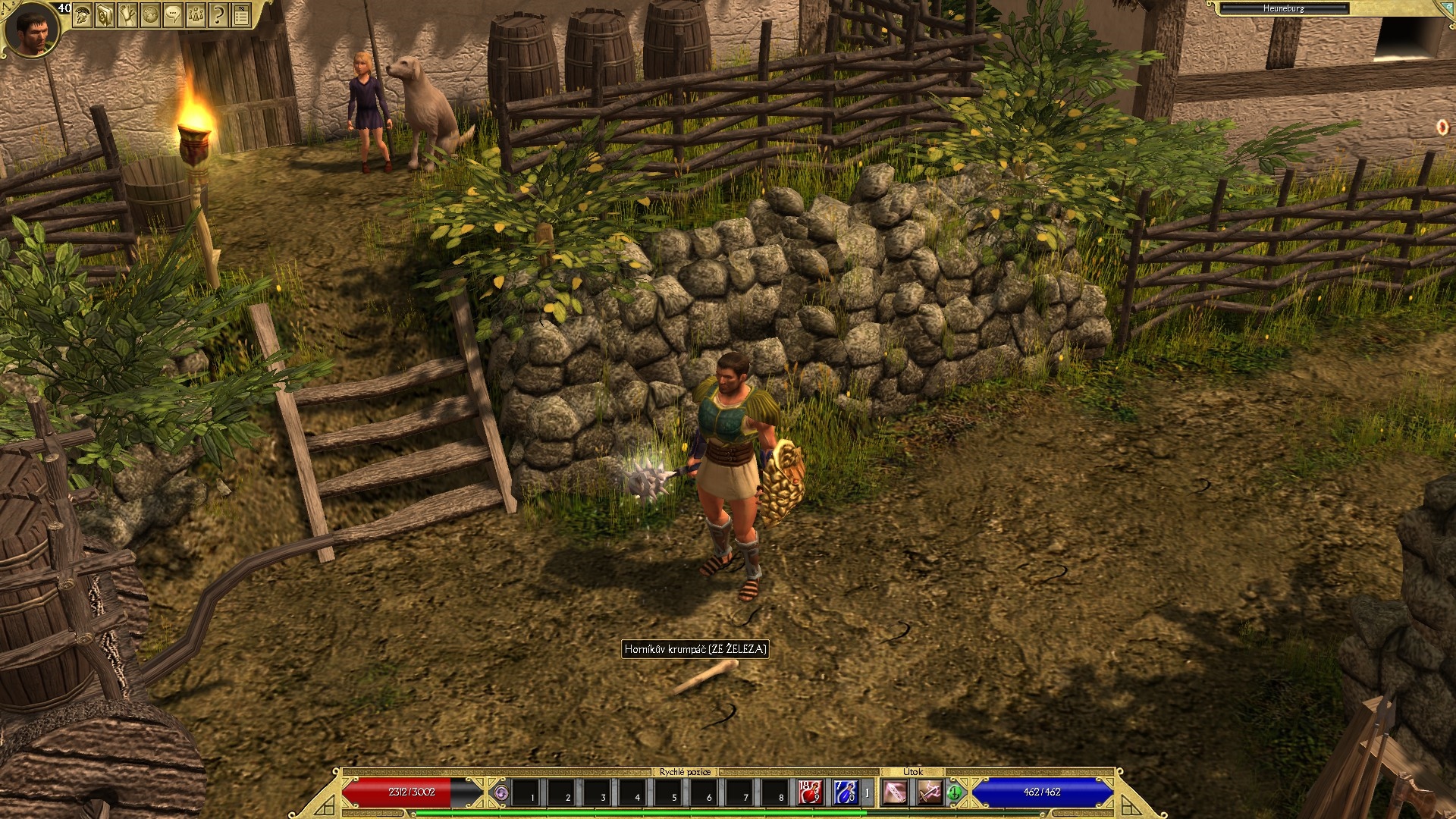Show the world map globe icon
The height and width of the screenshot is (819, 1456).
point(150,14)
